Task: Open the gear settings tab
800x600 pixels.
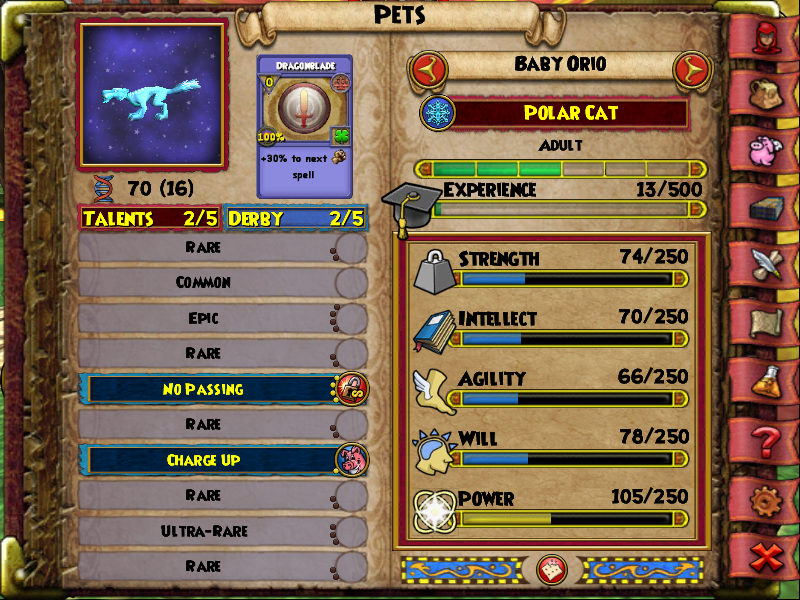Action: click(768, 497)
